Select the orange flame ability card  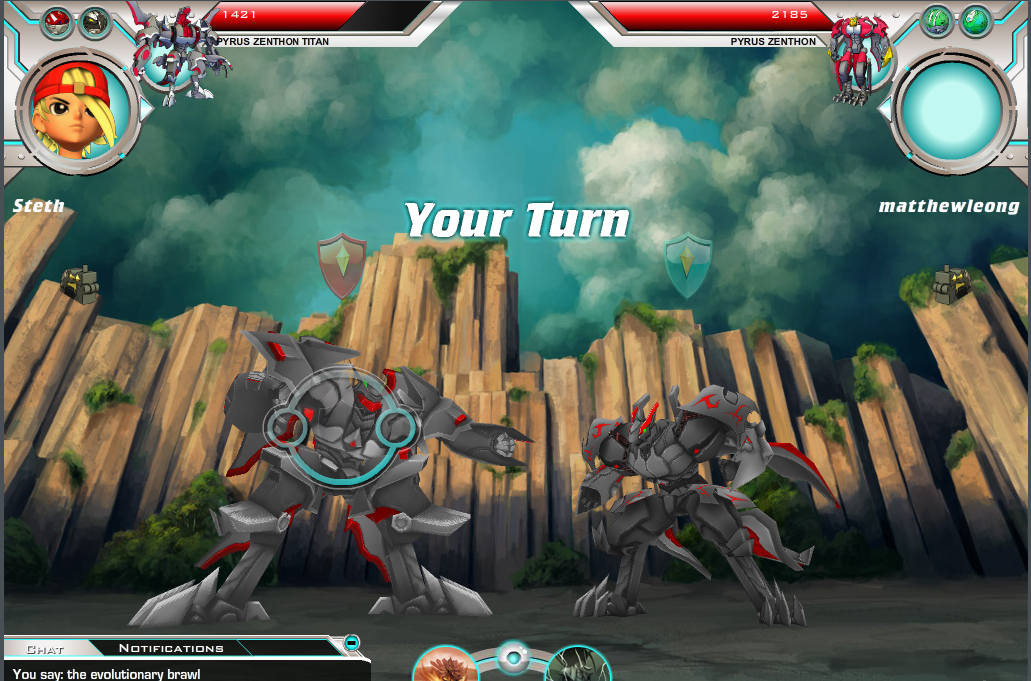[x=445, y=665]
